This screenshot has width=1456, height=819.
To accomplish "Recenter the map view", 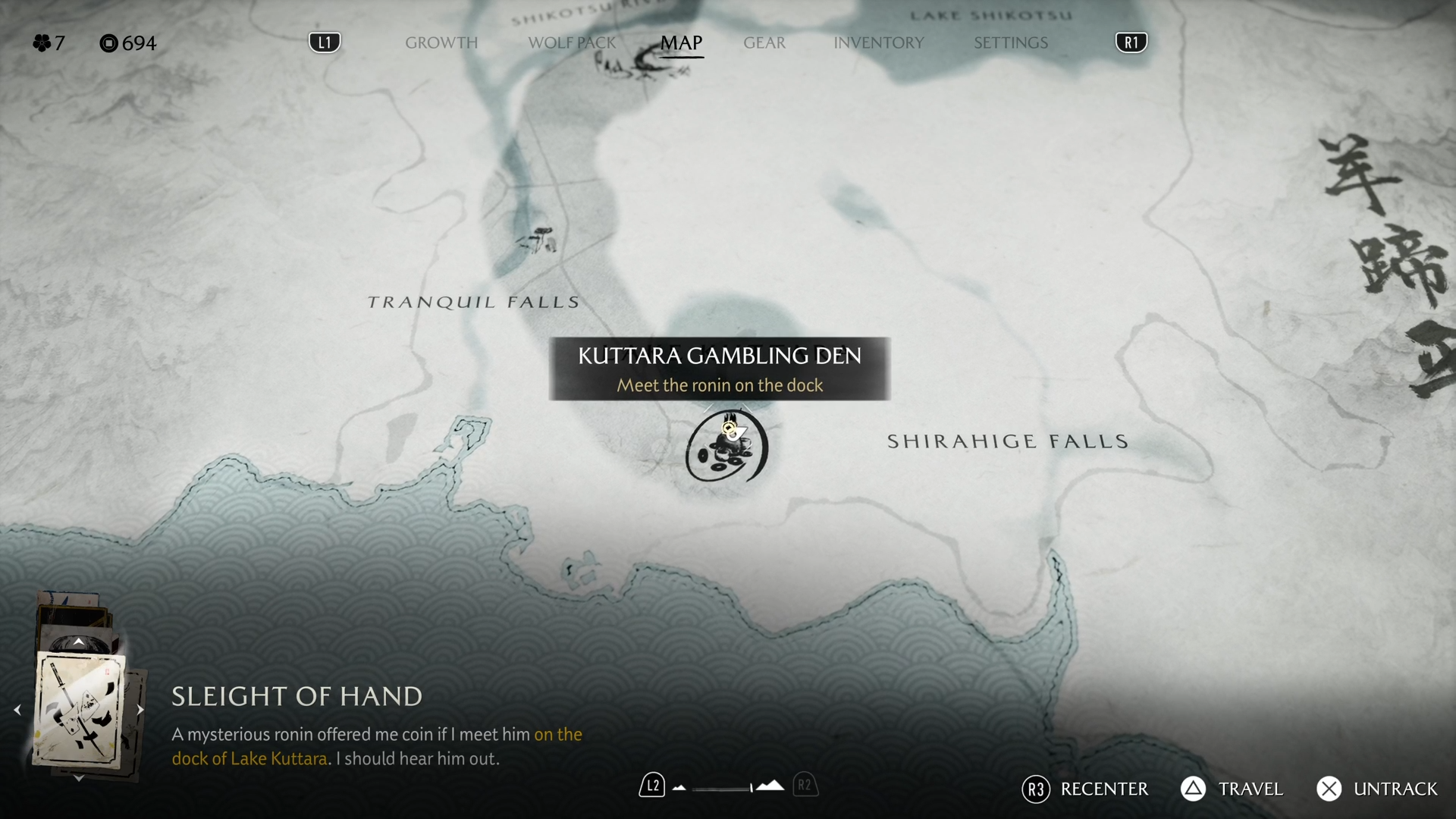I will [1086, 789].
